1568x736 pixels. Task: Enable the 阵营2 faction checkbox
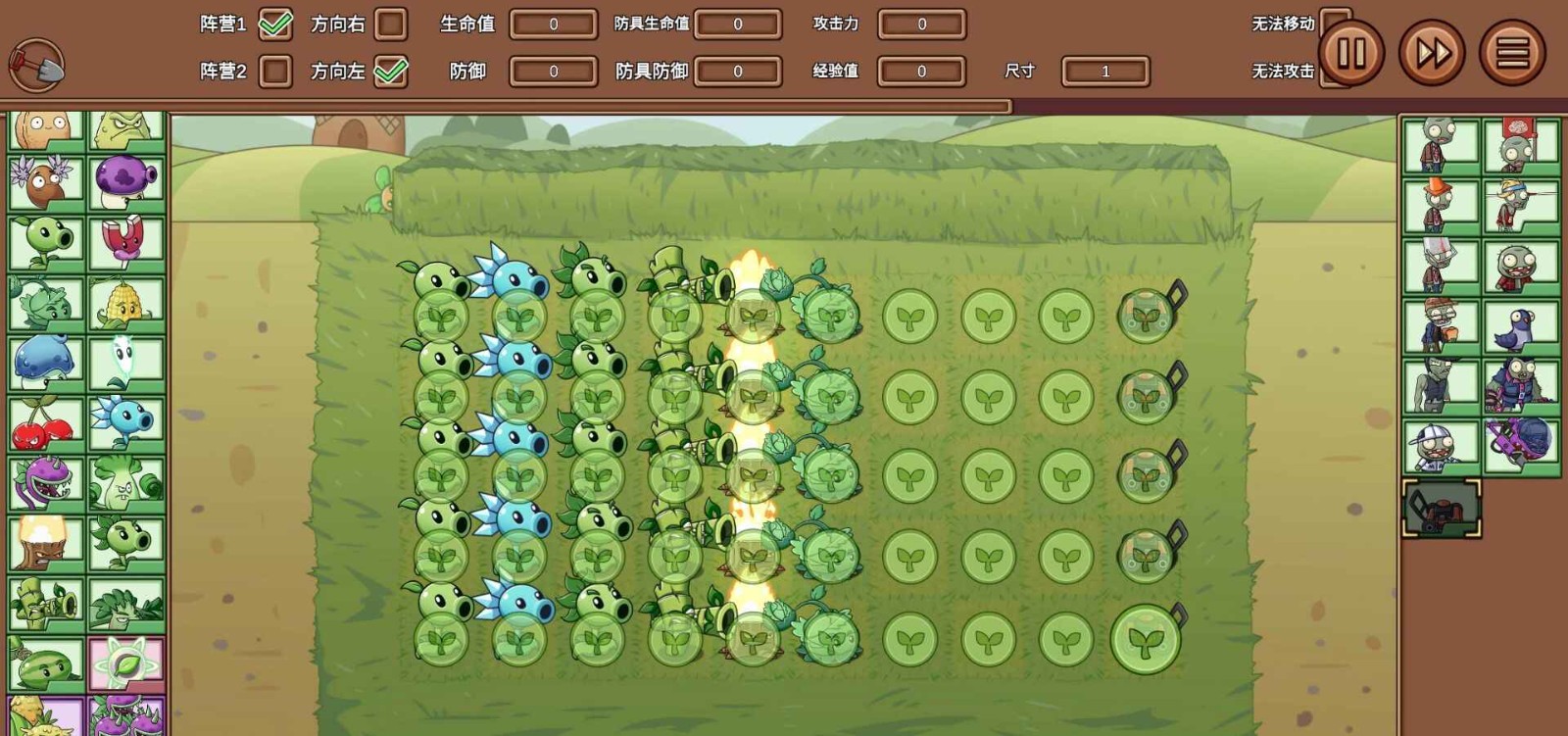coord(273,70)
